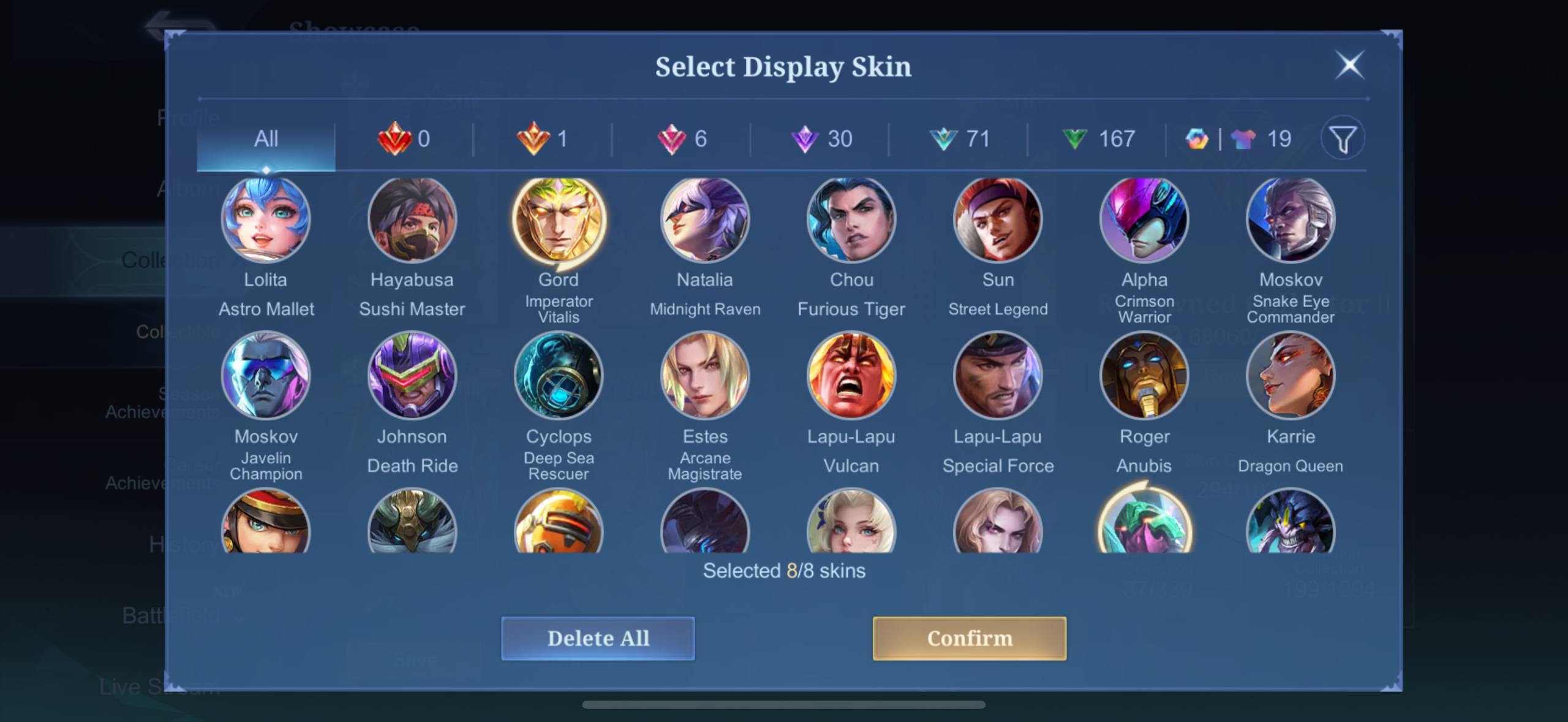Confirm the selected display skins
Screen dimensions: 1568x722
[969, 638]
